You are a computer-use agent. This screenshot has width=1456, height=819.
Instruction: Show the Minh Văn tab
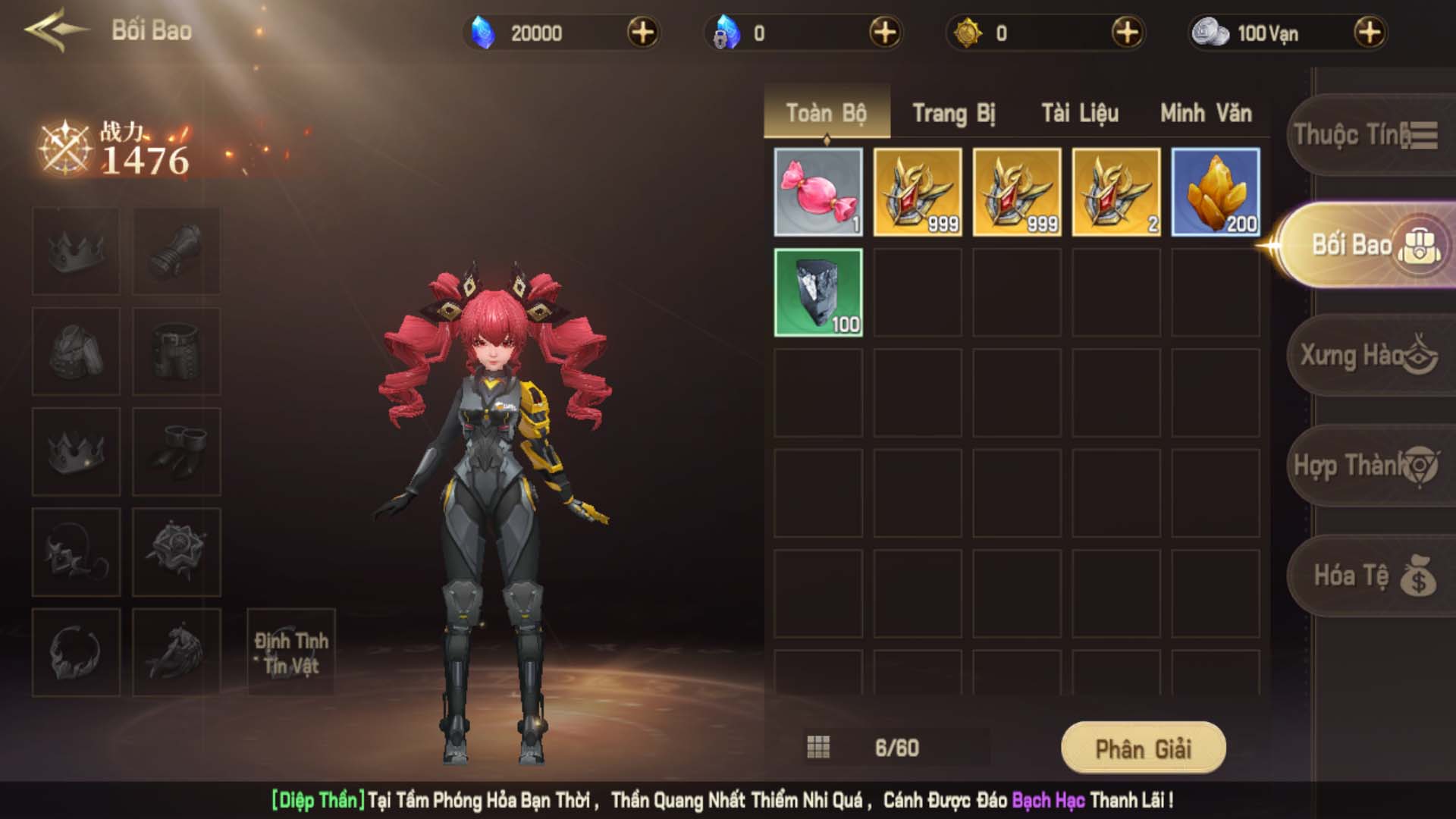coord(1206,114)
